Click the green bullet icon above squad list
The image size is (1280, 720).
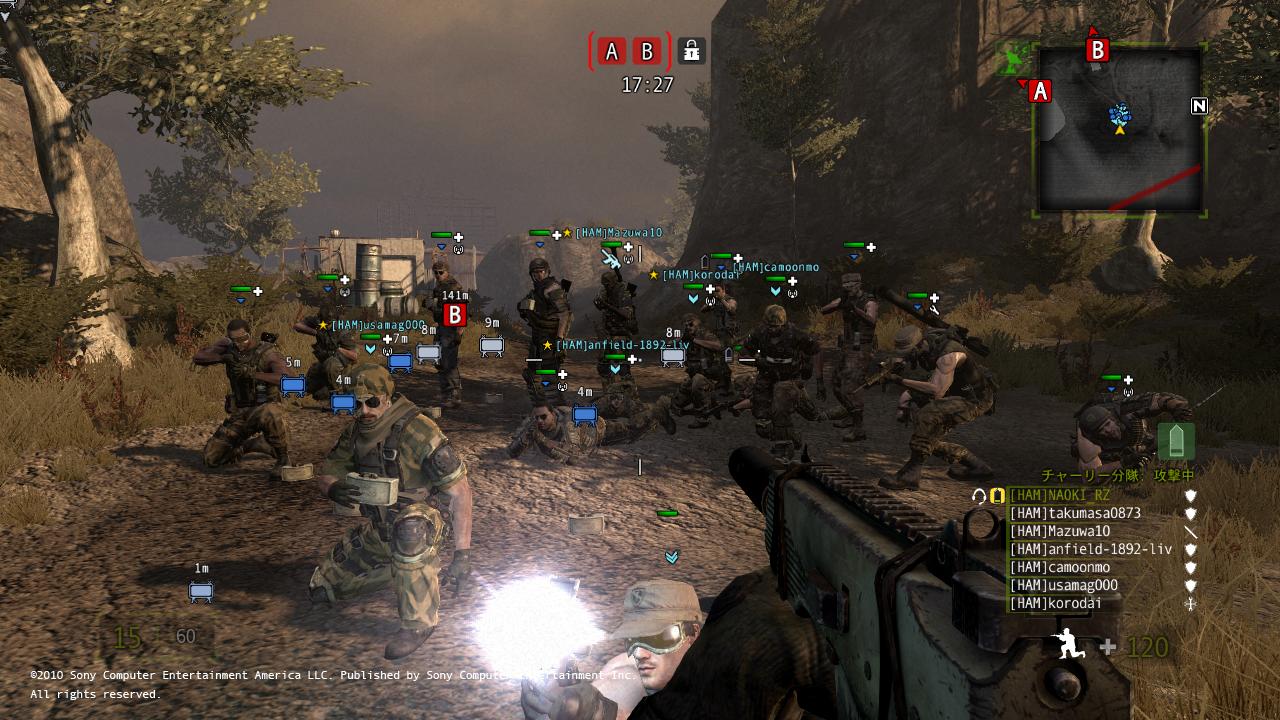tap(1176, 441)
